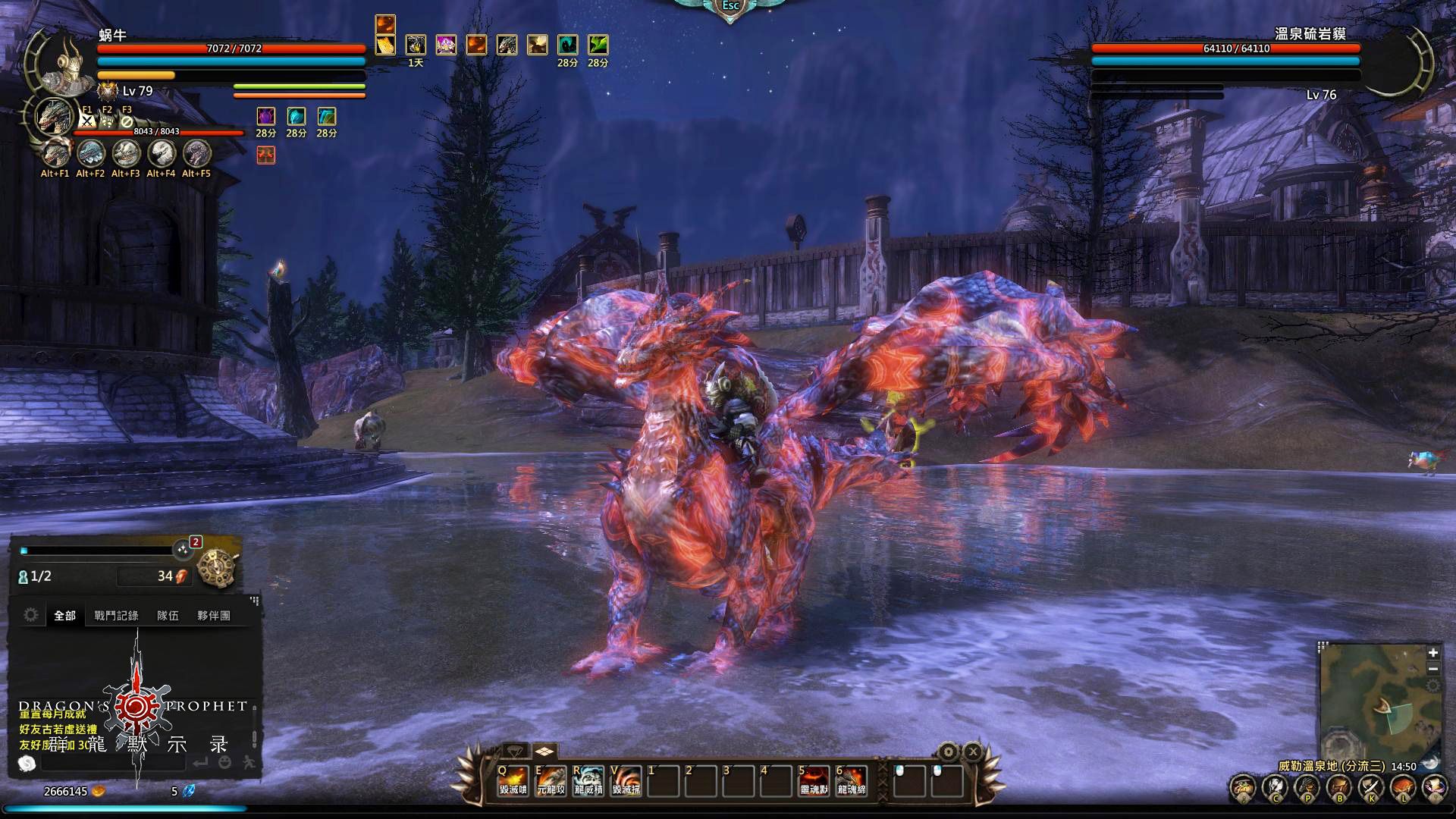
Task: Open the minimap gear settings
Action: tap(1433, 686)
